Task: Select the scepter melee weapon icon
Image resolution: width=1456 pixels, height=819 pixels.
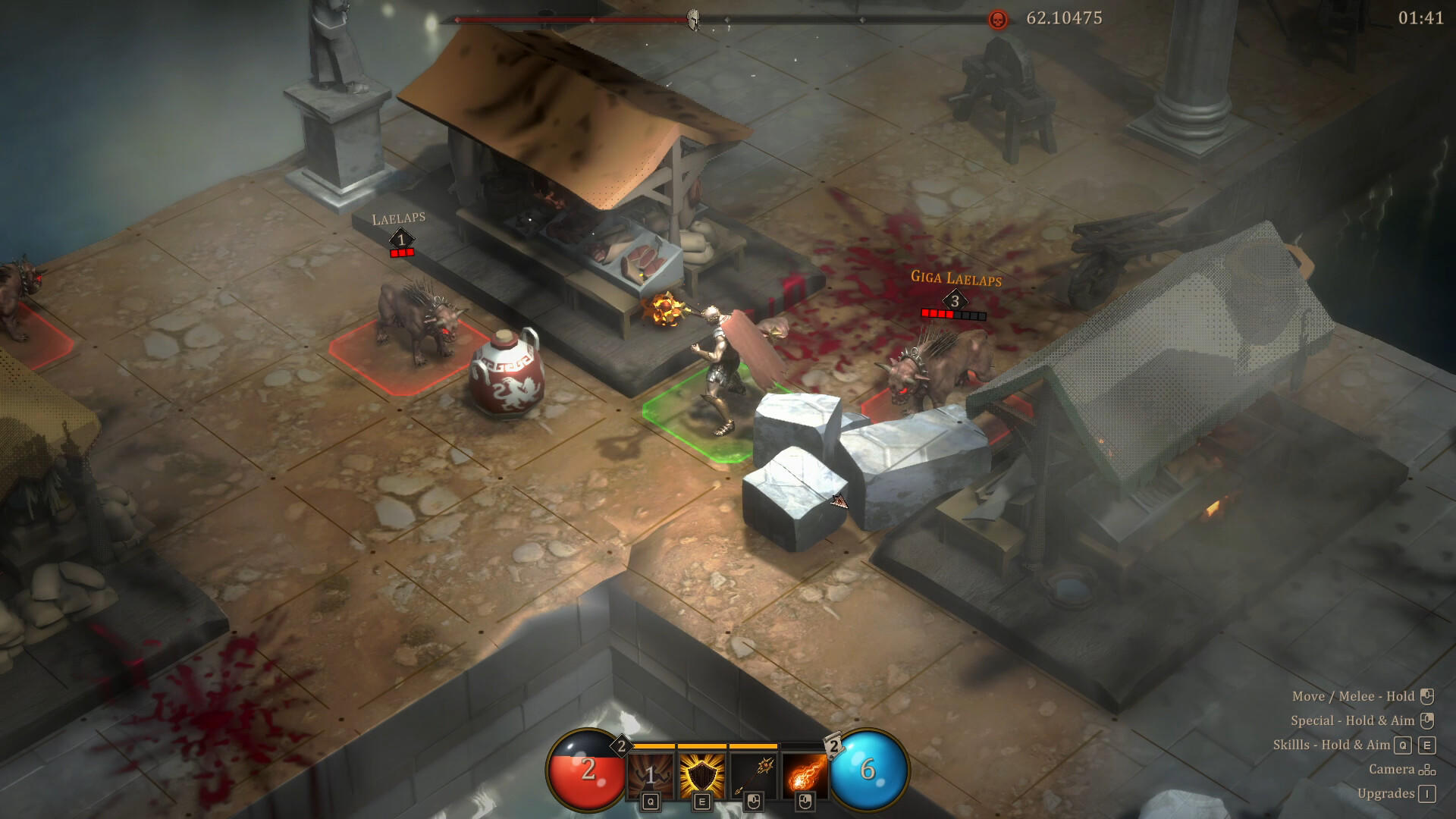Action: pyautogui.click(x=754, y=772)
